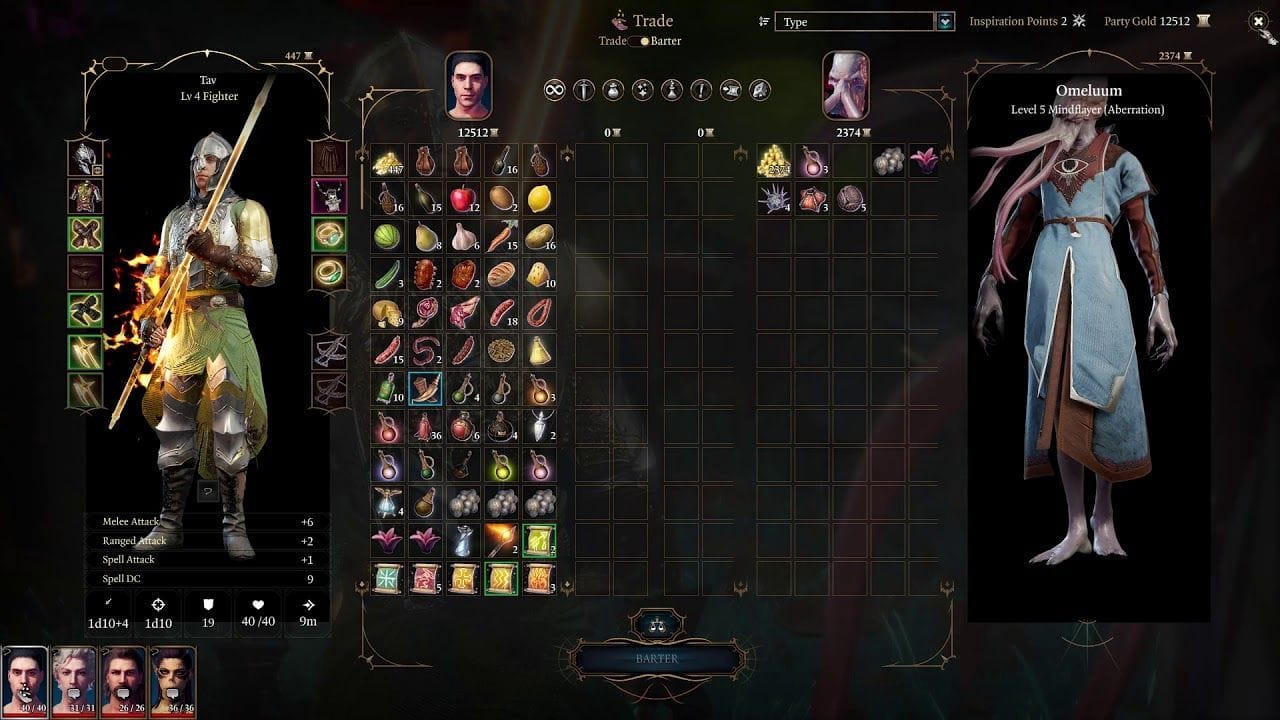Select the trader Omeluum portrait
1280x720 pixels.
click(845, 86)
